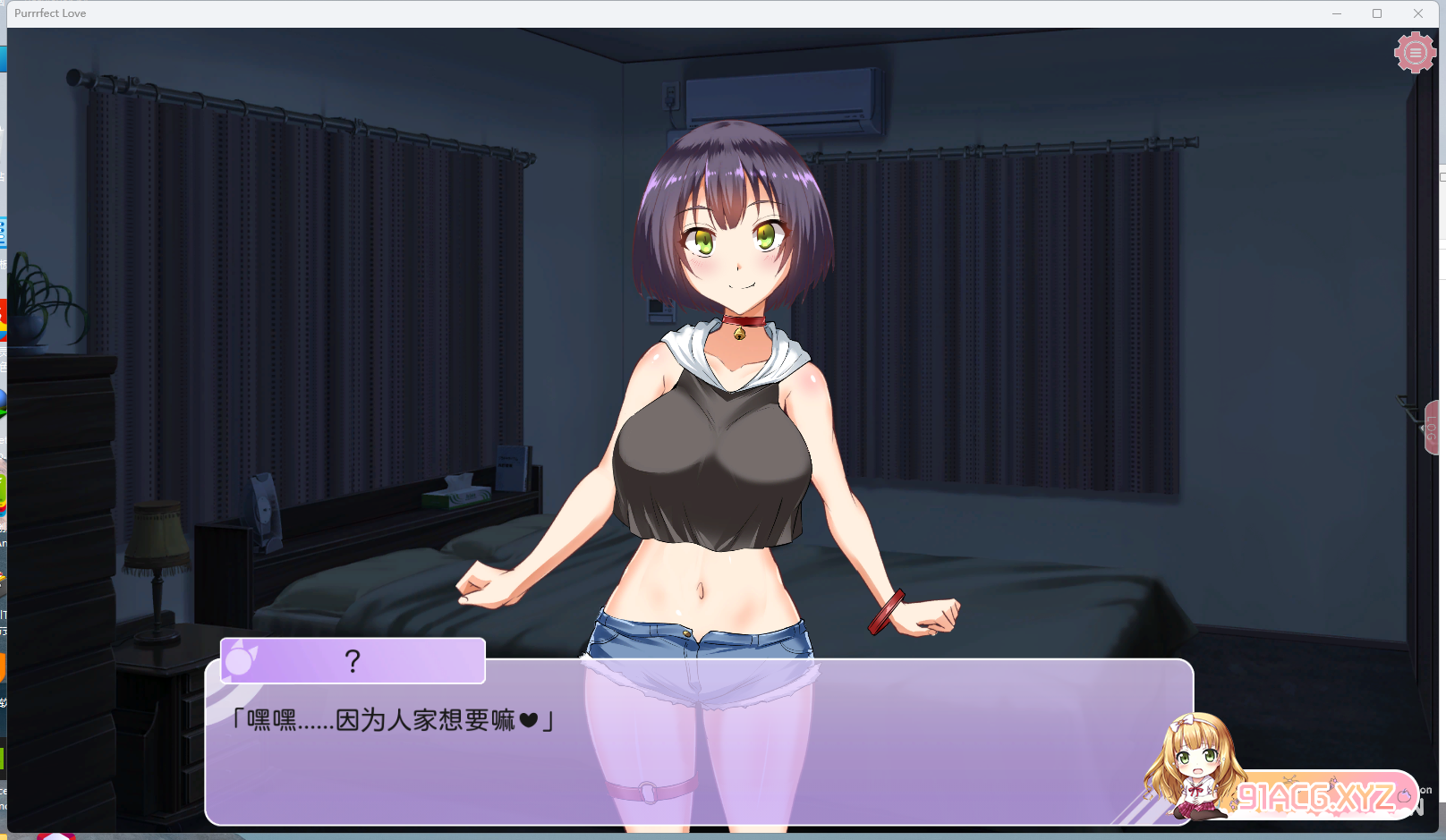The image size is (1446, 840).
Task: Open the pink gear settings menu
Action: 1415,53
